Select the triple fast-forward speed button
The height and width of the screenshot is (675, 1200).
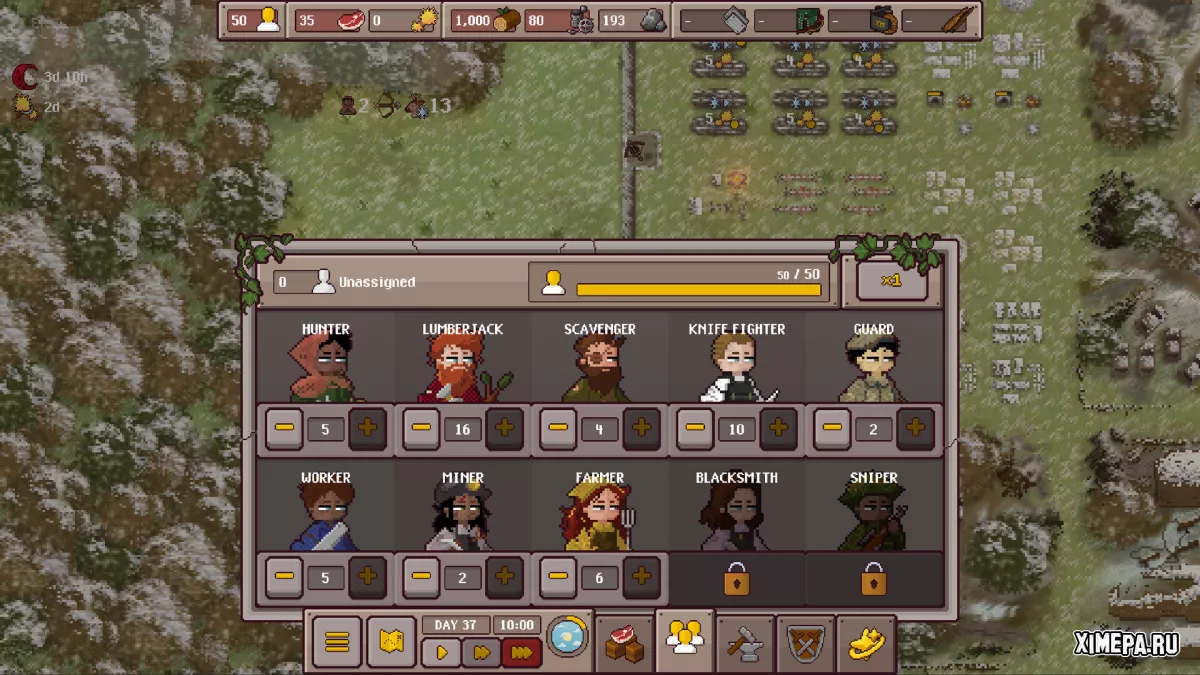[521, 653]
